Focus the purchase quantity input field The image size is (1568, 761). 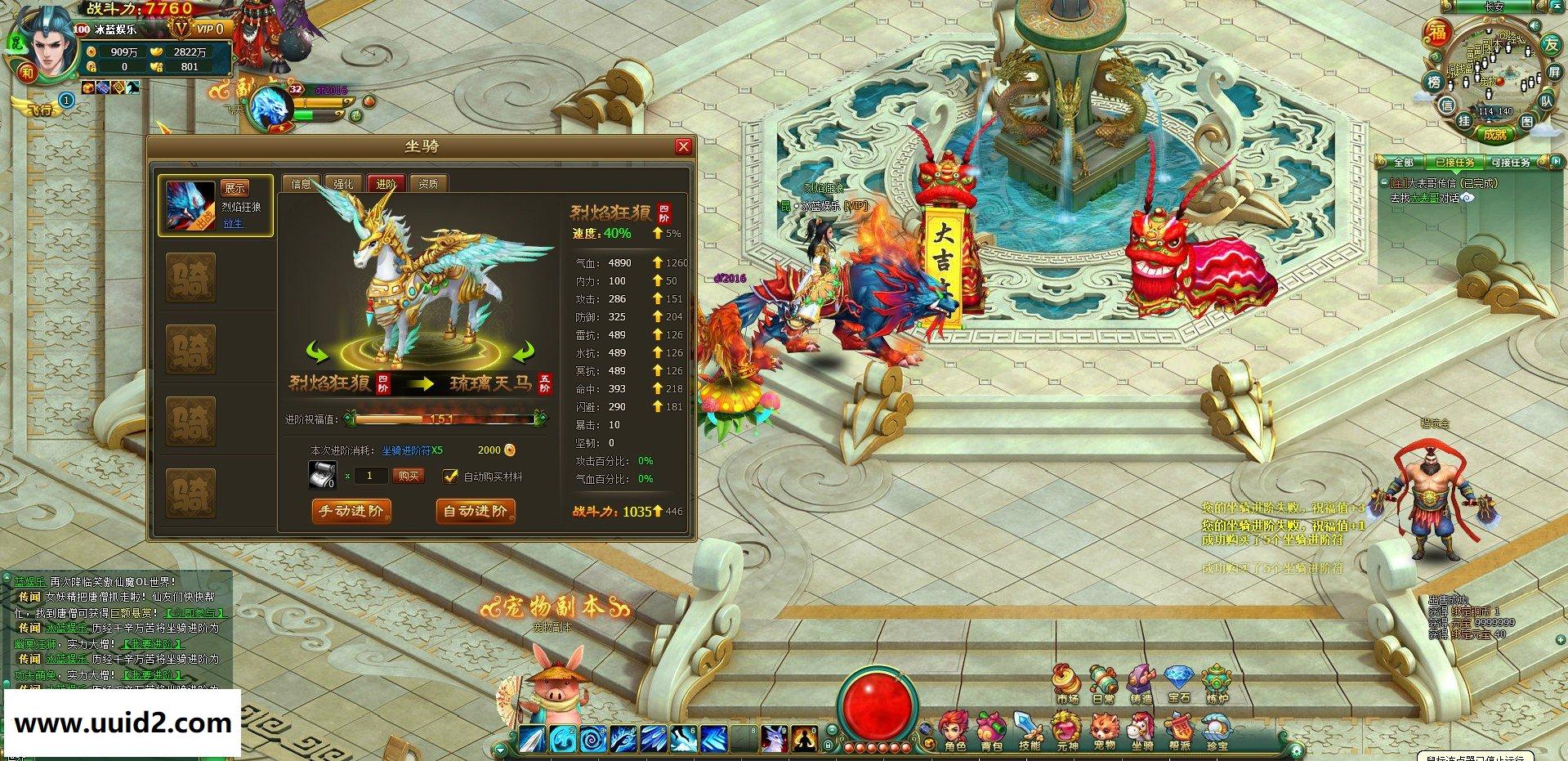point(371,476)
